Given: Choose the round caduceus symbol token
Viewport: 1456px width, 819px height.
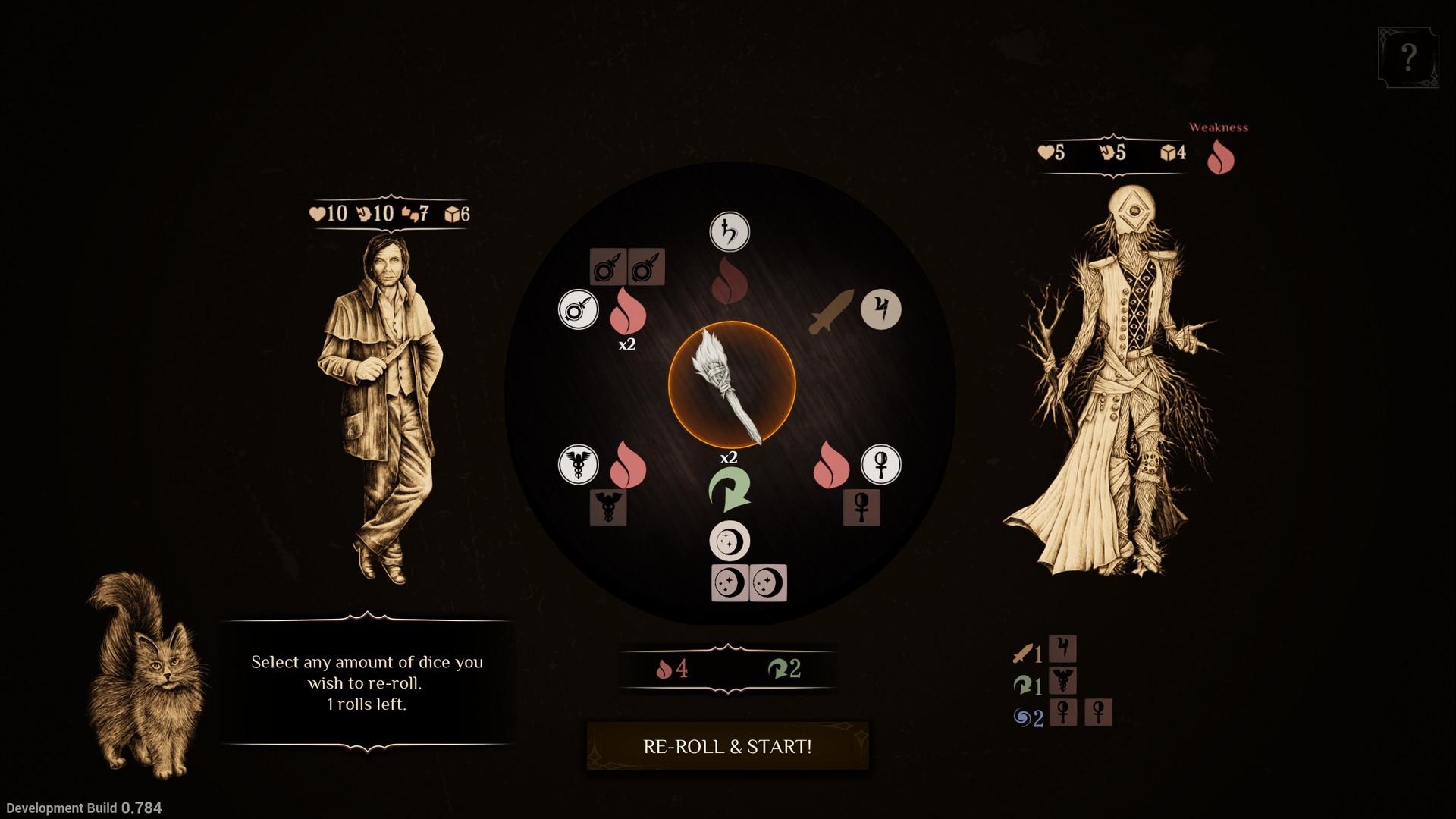Looking at the screenshot, I should [579, 464].
